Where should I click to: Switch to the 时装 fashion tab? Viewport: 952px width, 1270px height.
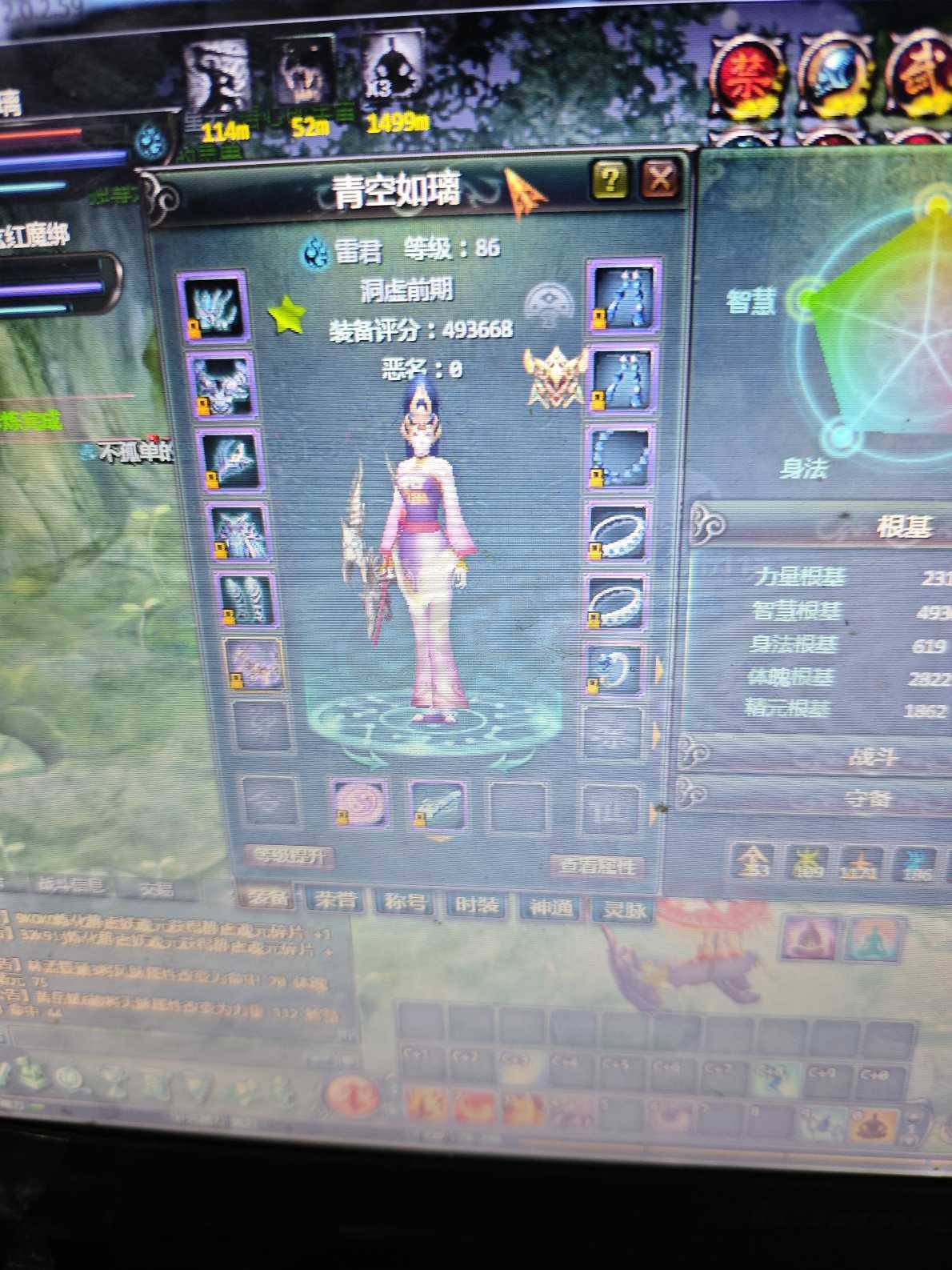click(x=477, y=905)
